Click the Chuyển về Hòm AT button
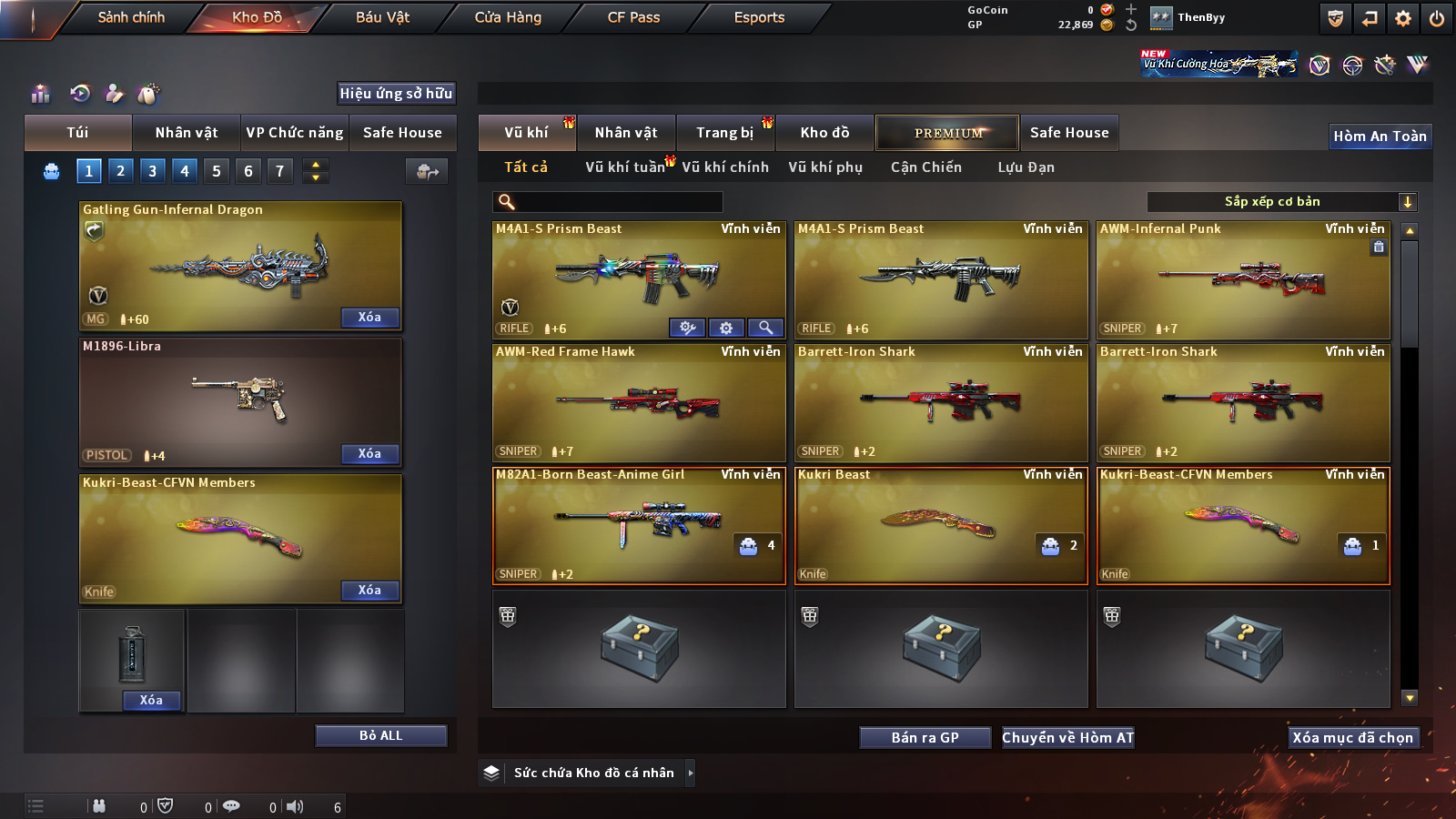 point(1068,738)
